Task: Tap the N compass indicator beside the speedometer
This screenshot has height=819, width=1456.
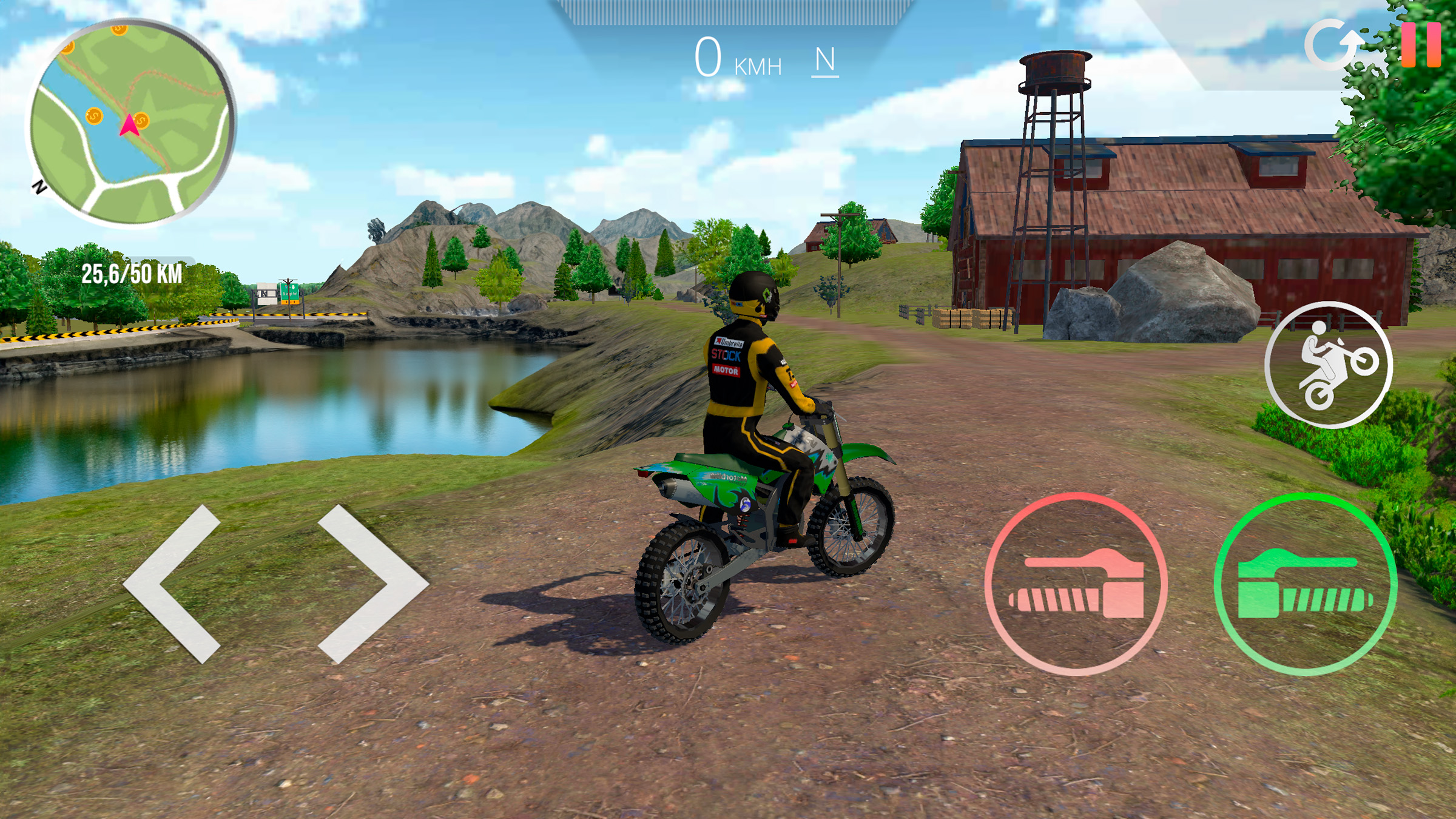Action: coord(826,61)
